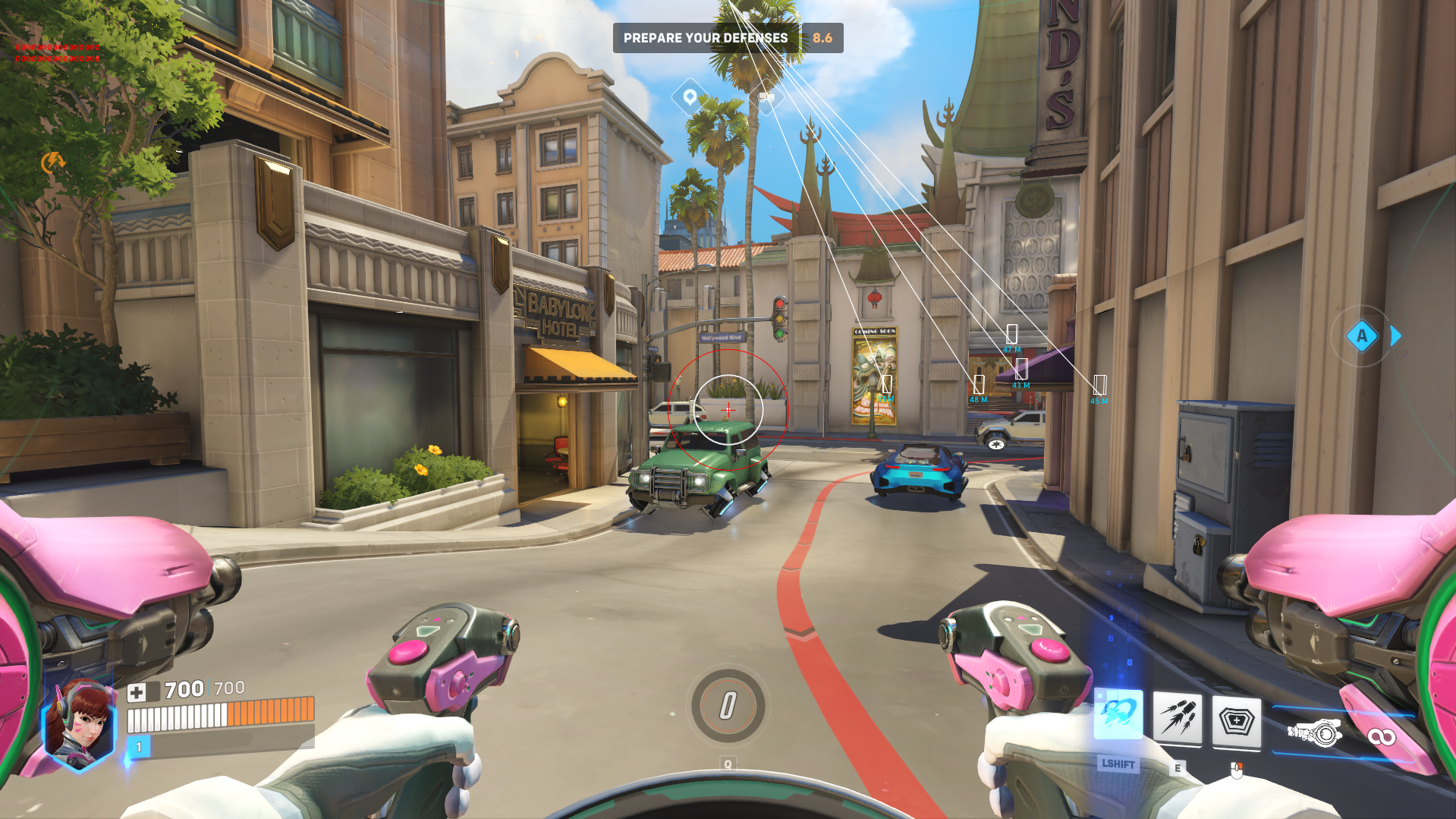Click the camera marker beside the waypoint pin
Image resolution: width=1456 pixels, height=819 pixels.
point(767,98)
